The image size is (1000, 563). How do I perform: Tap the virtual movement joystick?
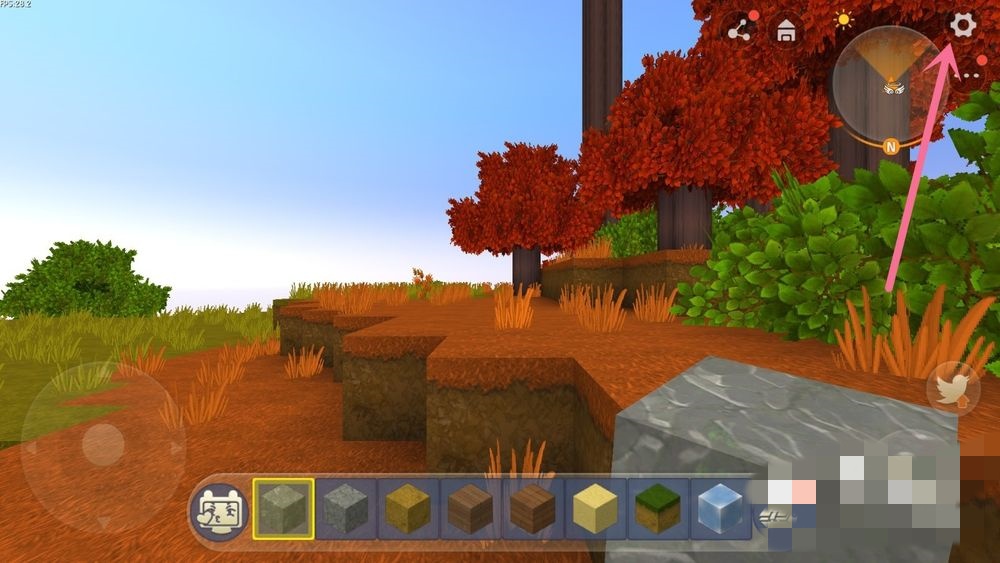tap(102, 443)
